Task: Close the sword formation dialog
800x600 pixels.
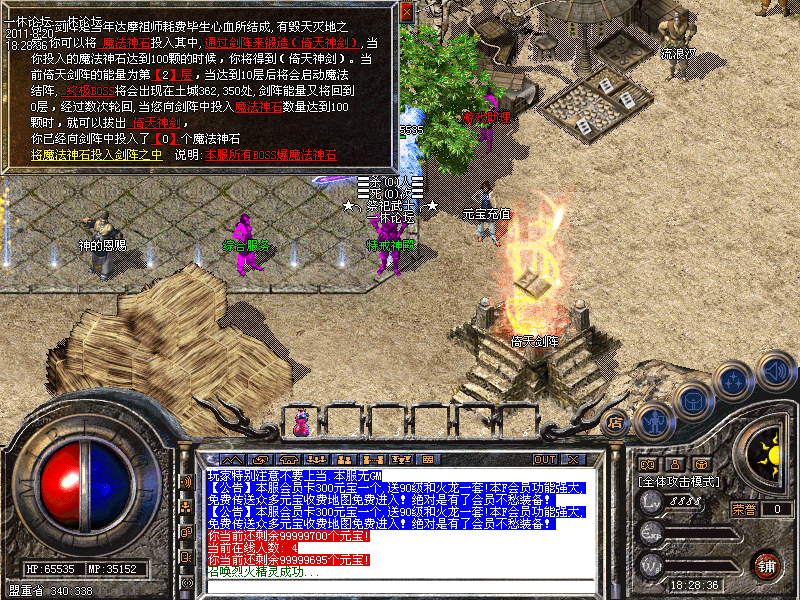Action: [x=407, y=12]
